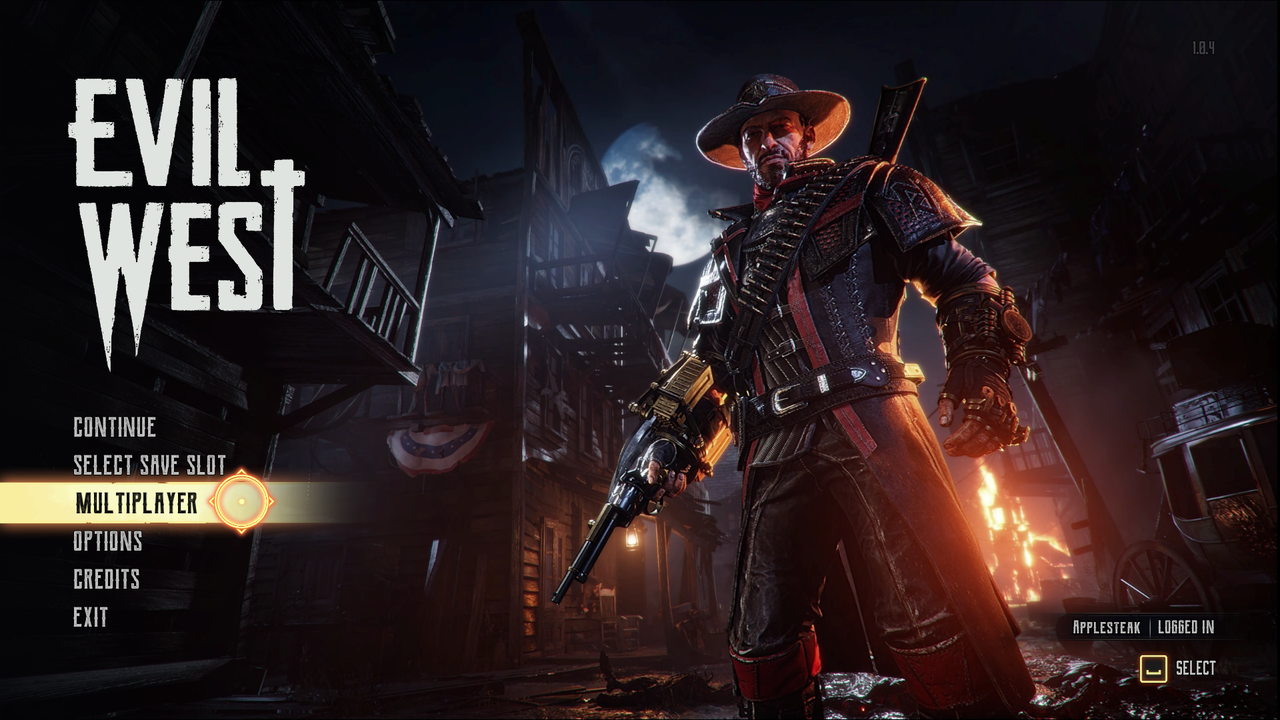The image size is (1280, 720).
Task: Choose Select Save Slot
Action: coord(148,465)
